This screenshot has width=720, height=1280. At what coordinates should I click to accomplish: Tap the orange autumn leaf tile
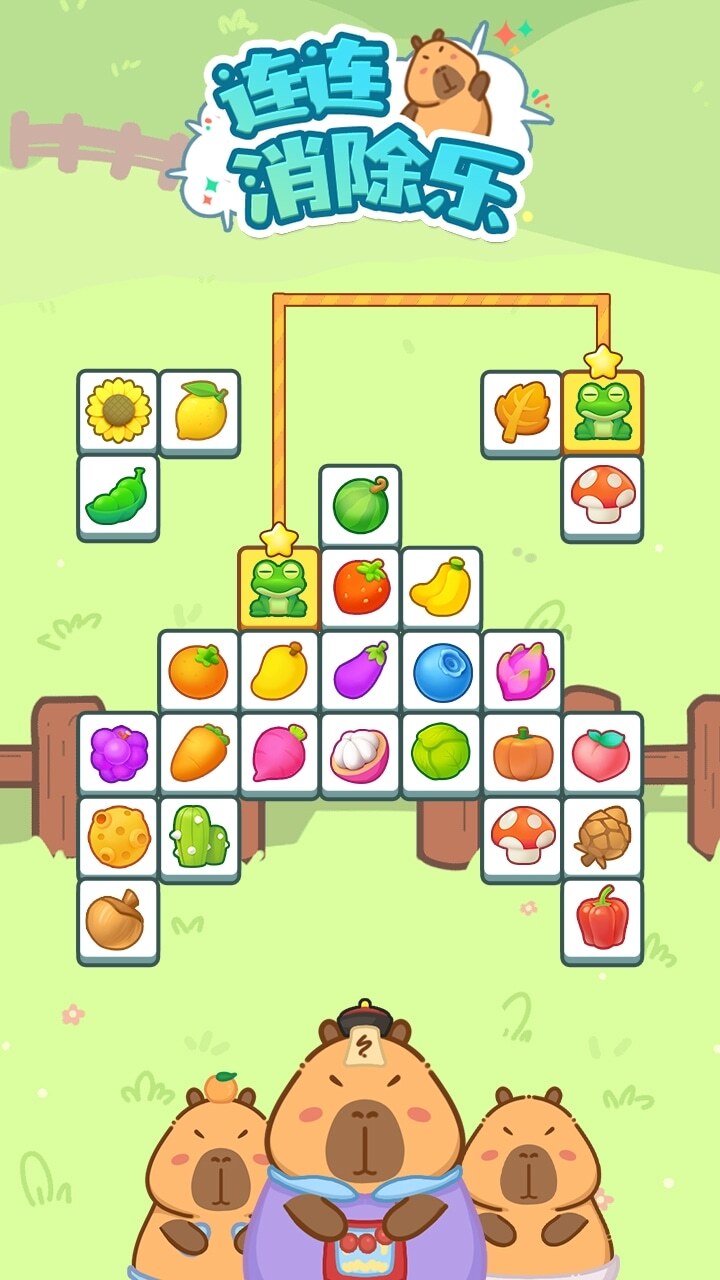[x=522, y=412]
